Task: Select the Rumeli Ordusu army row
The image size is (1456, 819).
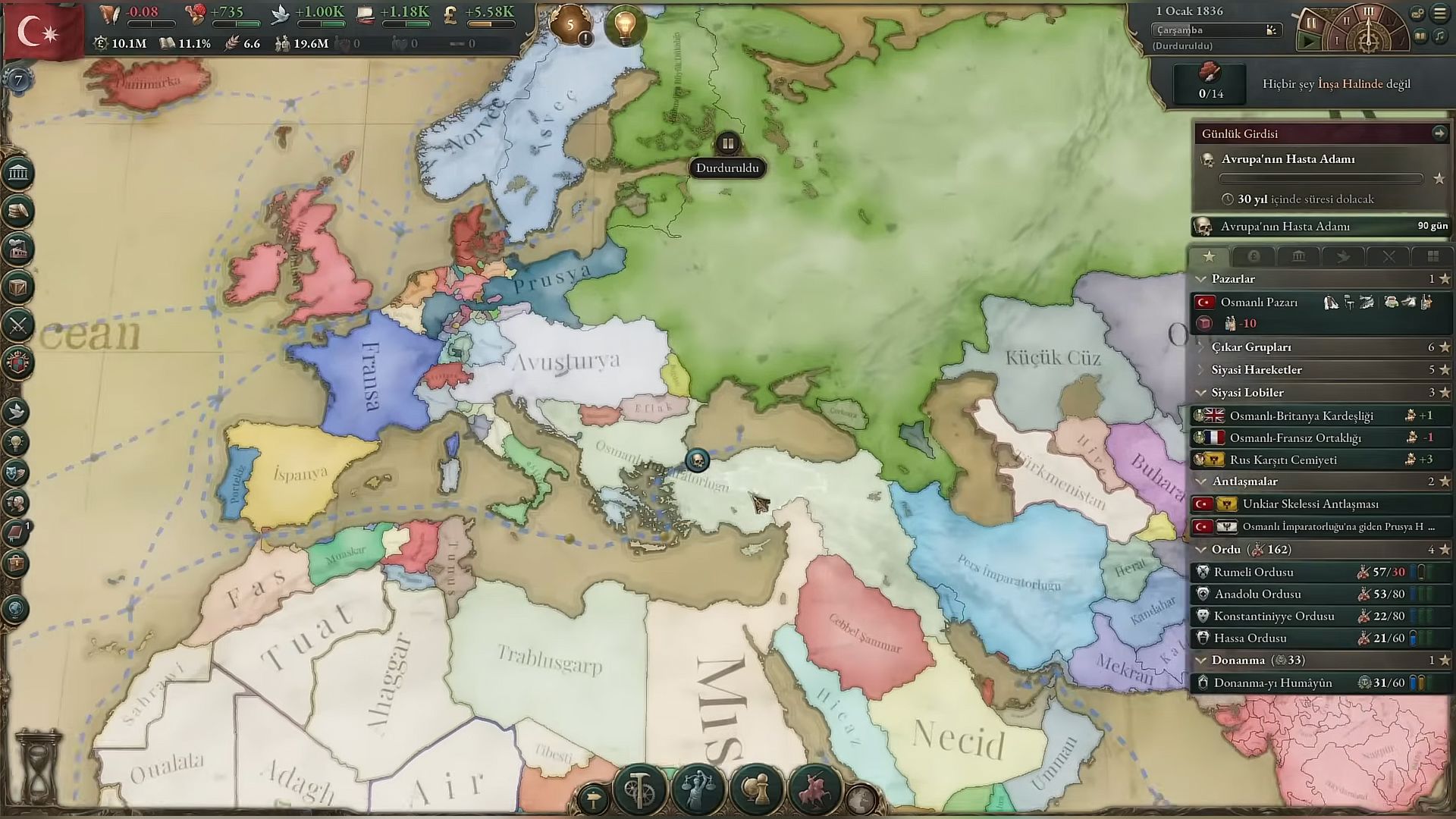Action: (x=1254, y=572)
